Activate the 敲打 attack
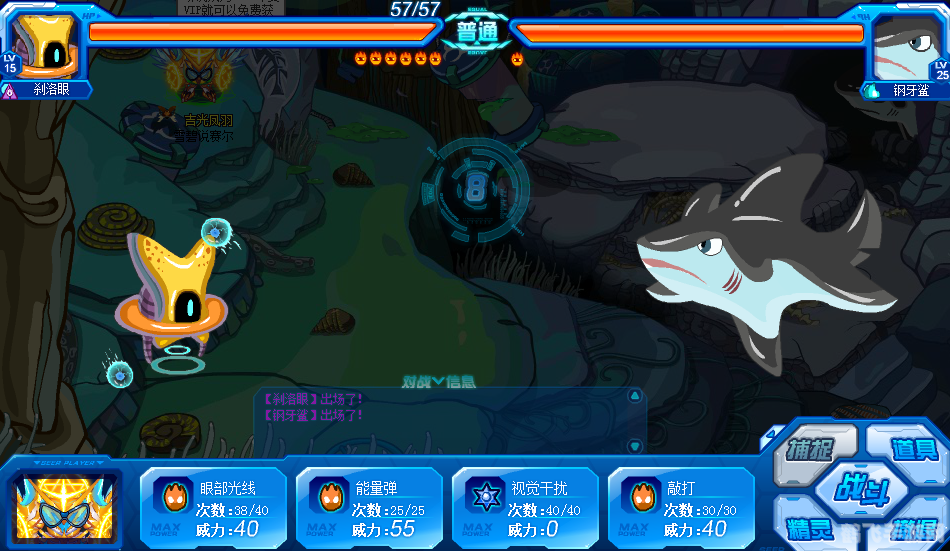The height and width of the screenshot is (551, 950). [x=681, y=508]
